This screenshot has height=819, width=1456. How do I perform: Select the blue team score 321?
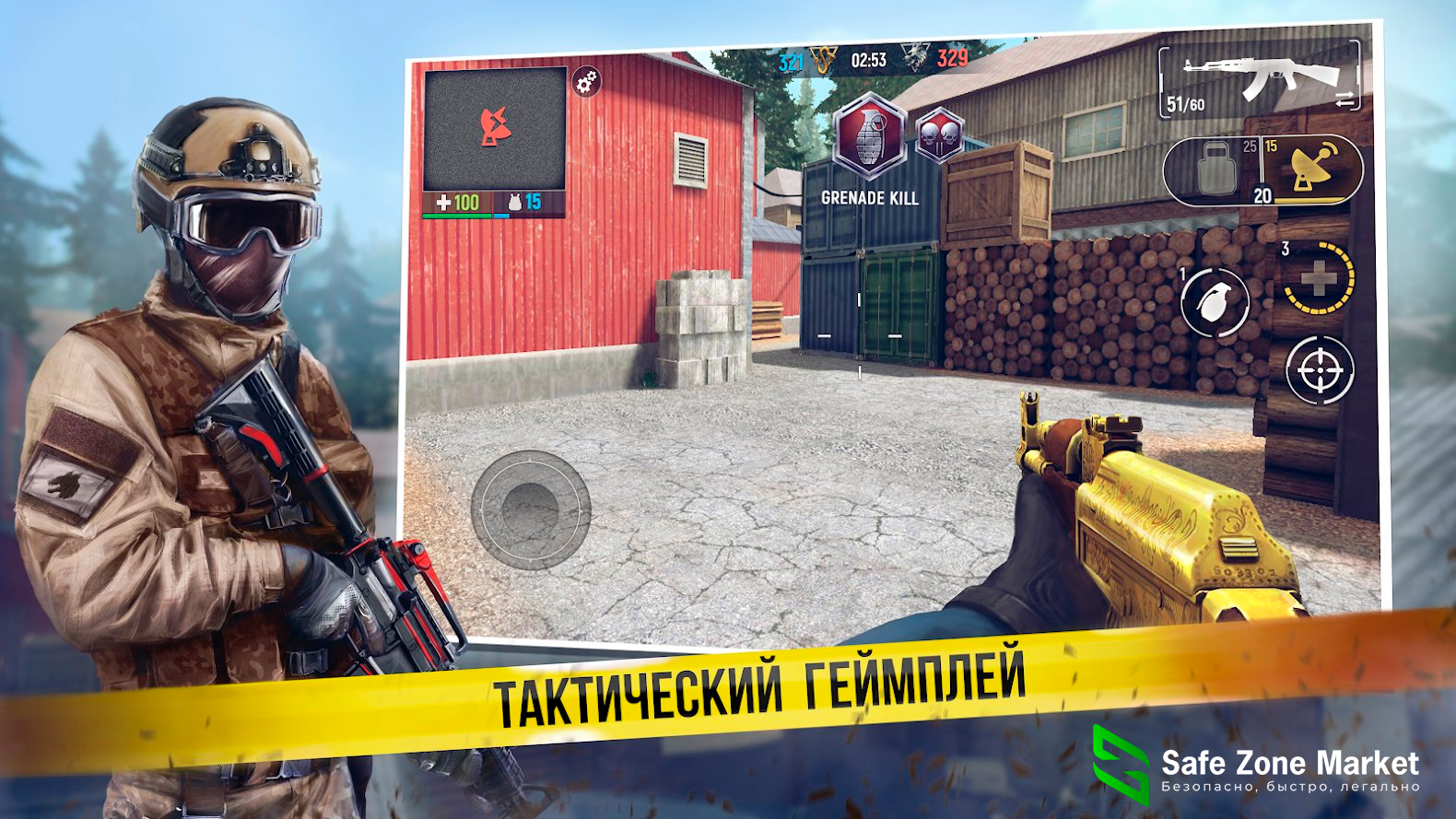click(793, 57)
